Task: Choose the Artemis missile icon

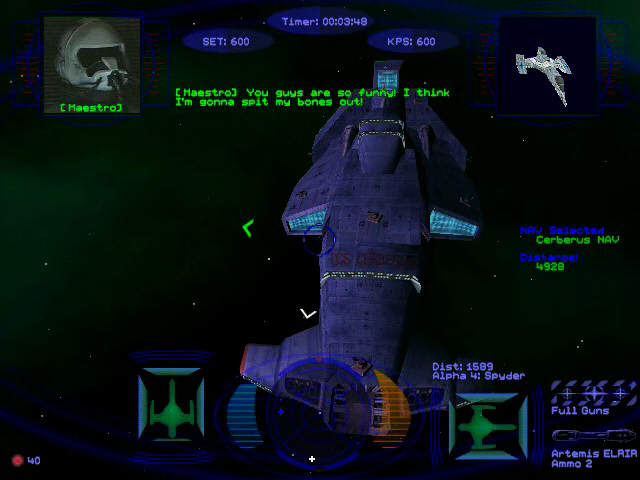Action: tap(594, 436)
